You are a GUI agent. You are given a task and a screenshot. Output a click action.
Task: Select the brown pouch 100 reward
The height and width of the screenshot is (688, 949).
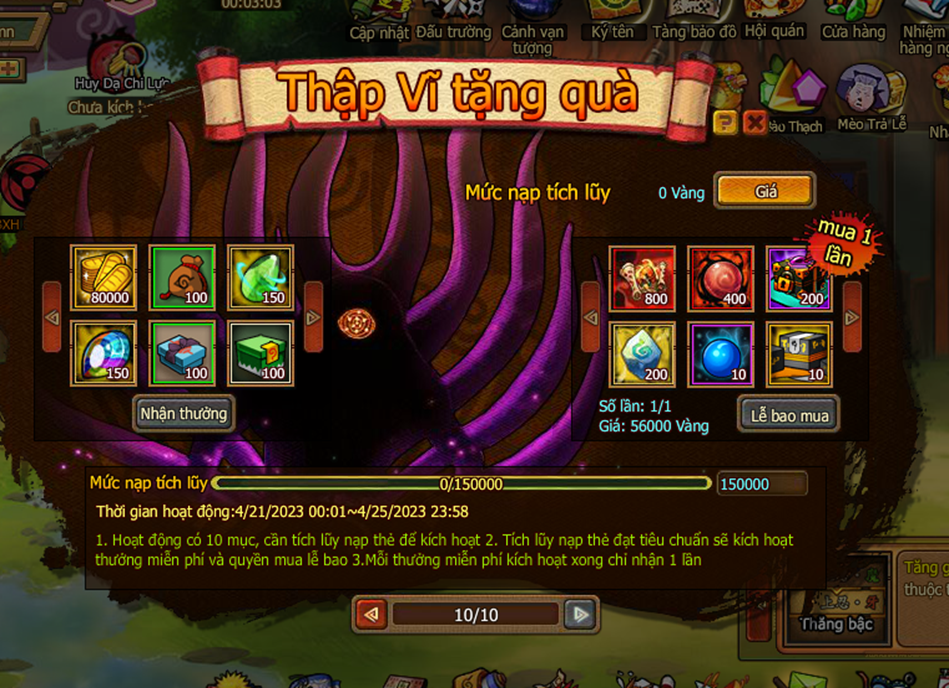182,278
